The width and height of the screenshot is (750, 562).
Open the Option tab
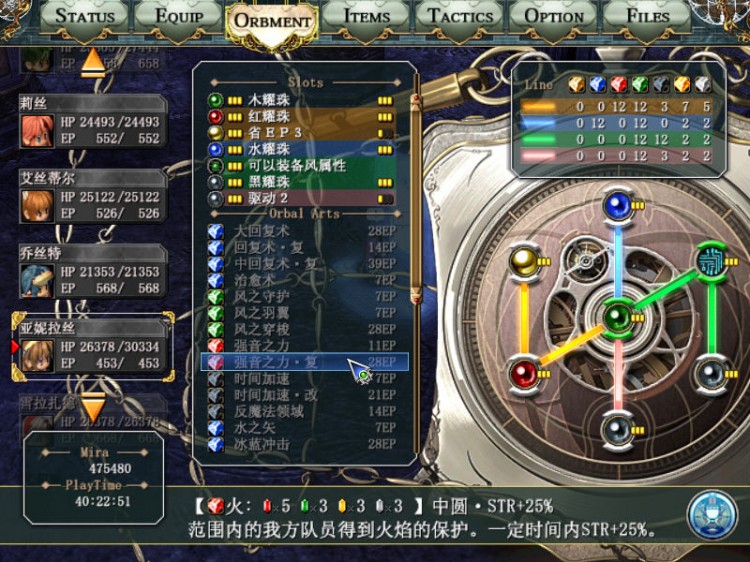(554, 16)
